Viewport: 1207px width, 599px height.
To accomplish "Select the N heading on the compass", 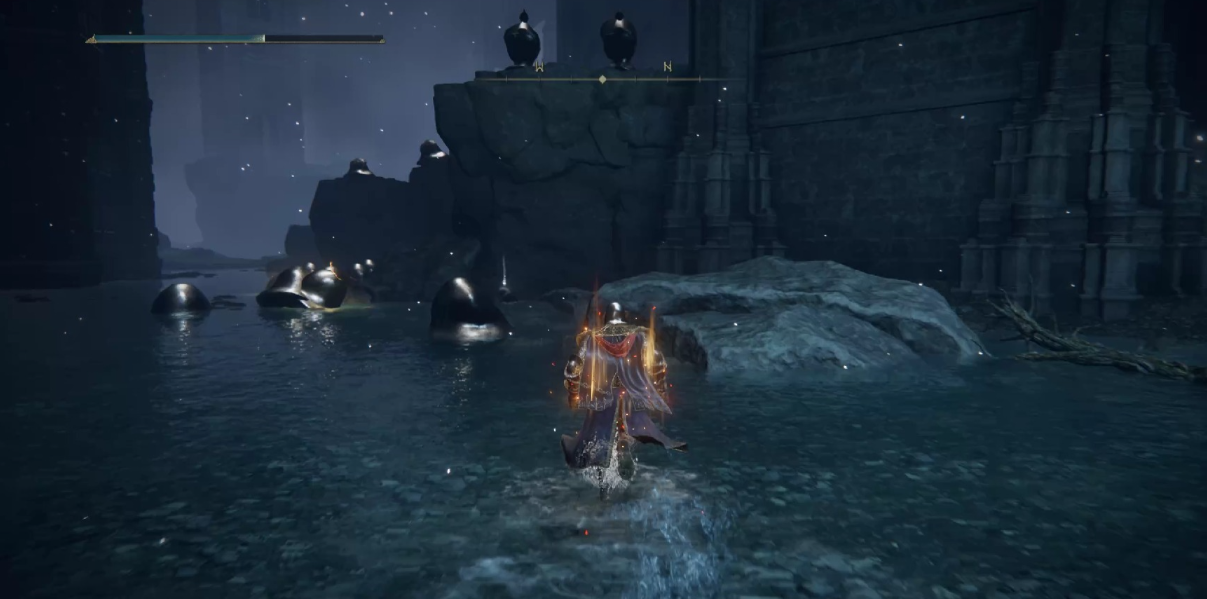I will pyautogui.click(x=667, y=67).
